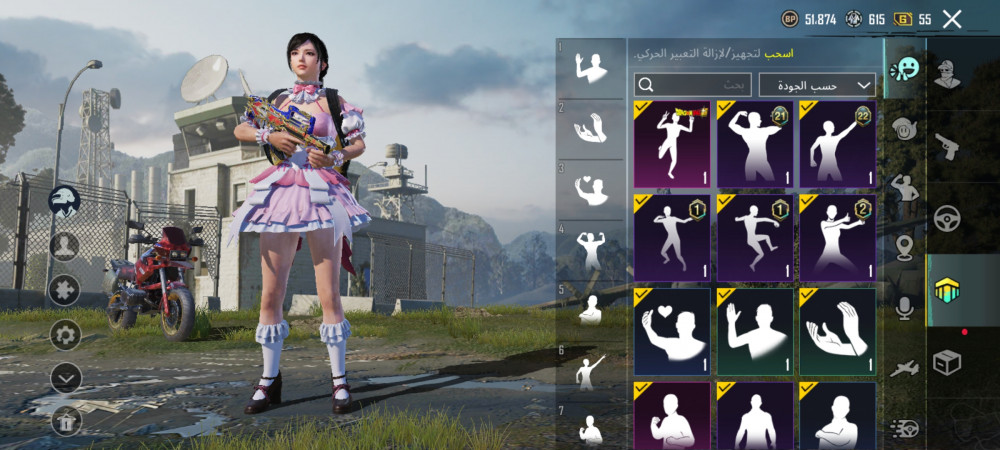Choose the level 2 pointing emote tile
The width and height of the screenshot is (1000, 450).
point(837,237)
